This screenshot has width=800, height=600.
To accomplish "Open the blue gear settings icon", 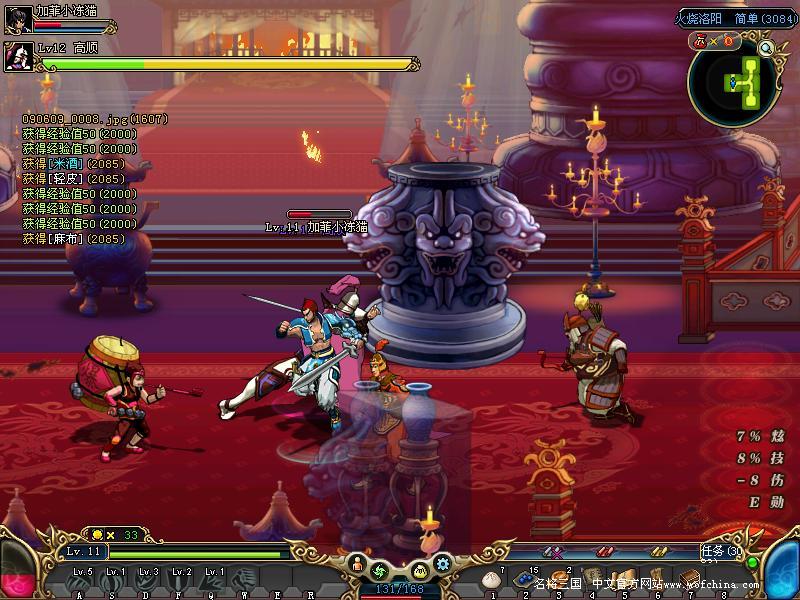I will click(x=441, y=563).
